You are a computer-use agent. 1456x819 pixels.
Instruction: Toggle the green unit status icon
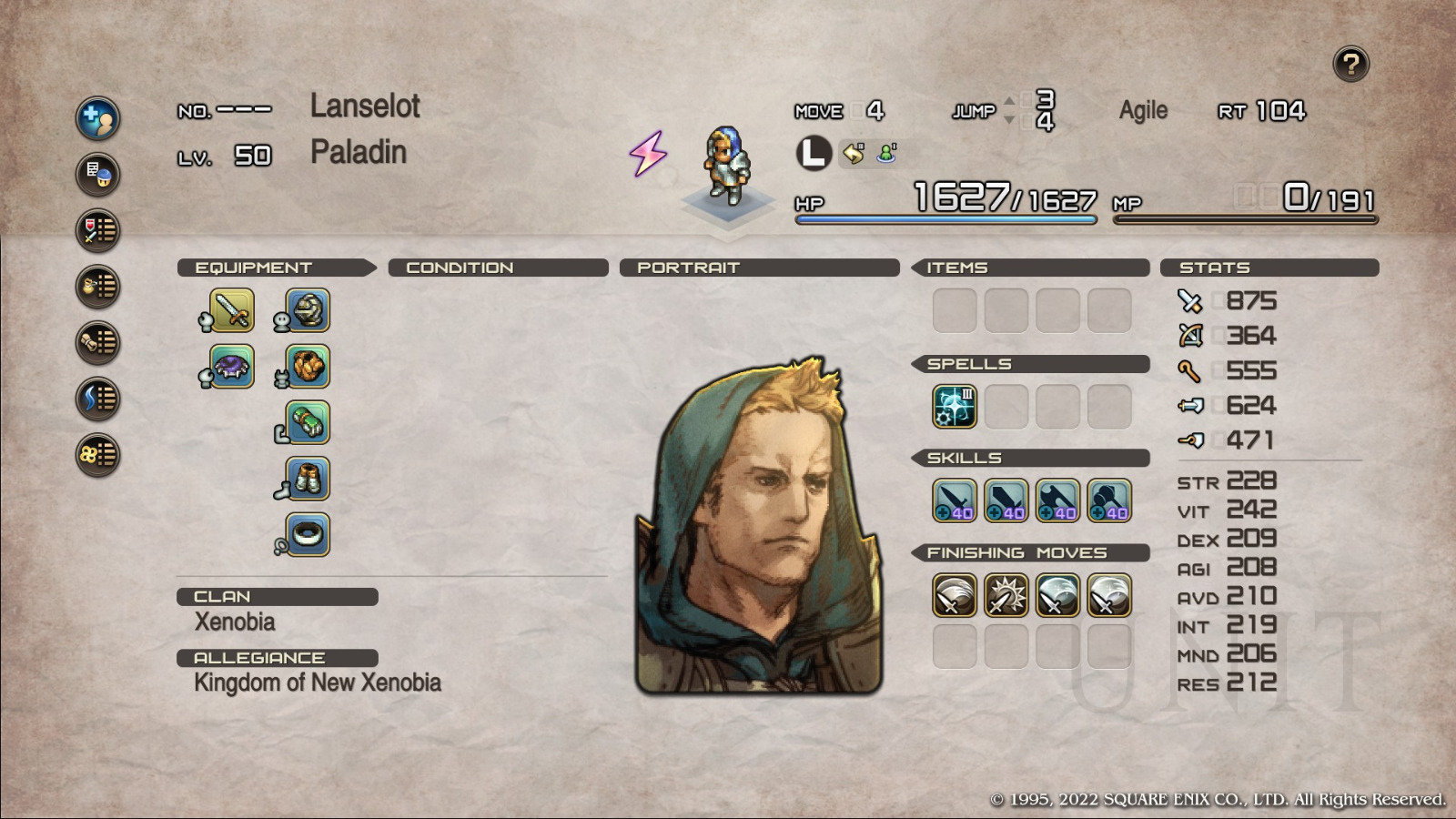(x=885, y=155)
